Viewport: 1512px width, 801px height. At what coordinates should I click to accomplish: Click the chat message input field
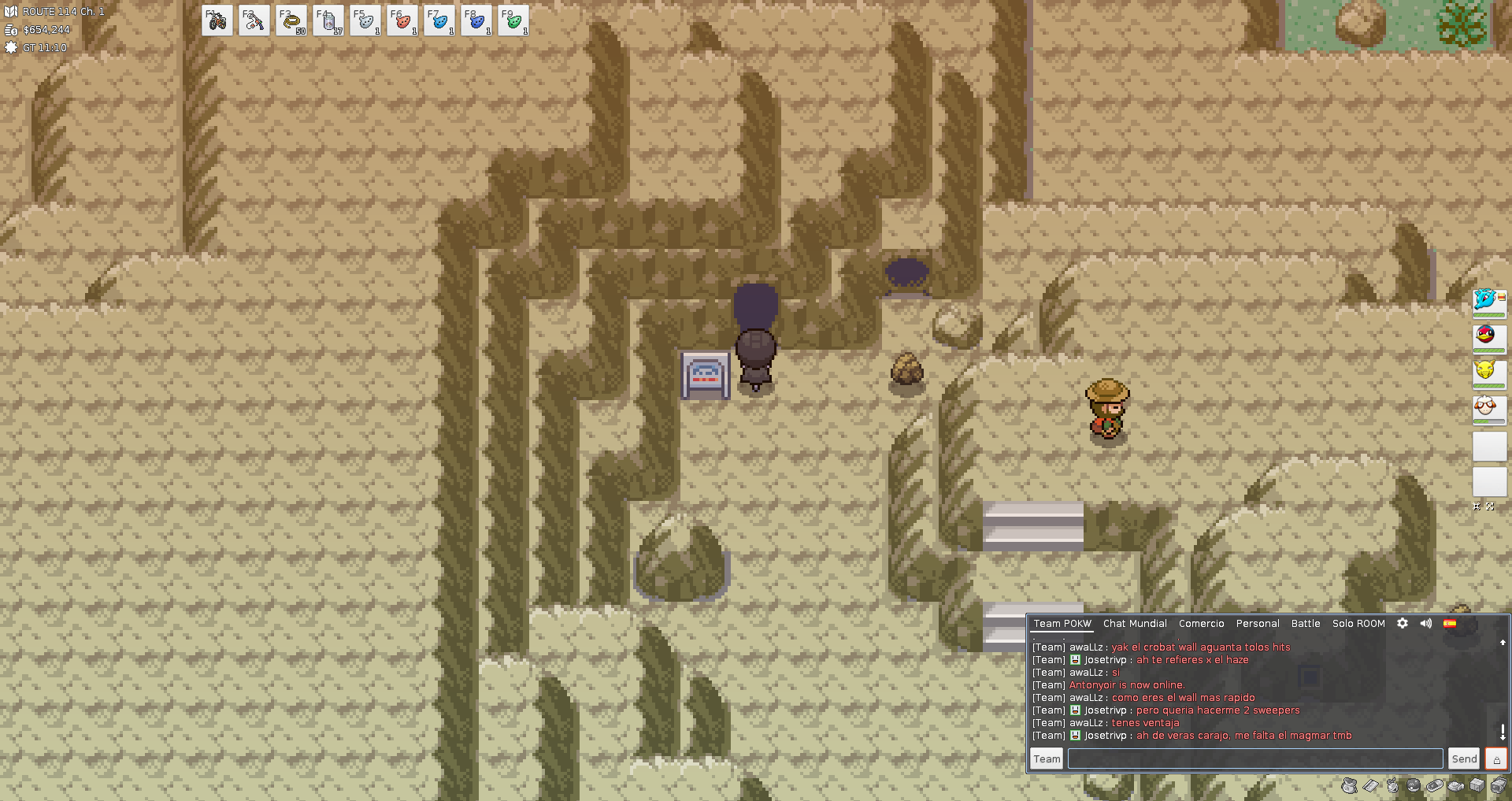1254,758
